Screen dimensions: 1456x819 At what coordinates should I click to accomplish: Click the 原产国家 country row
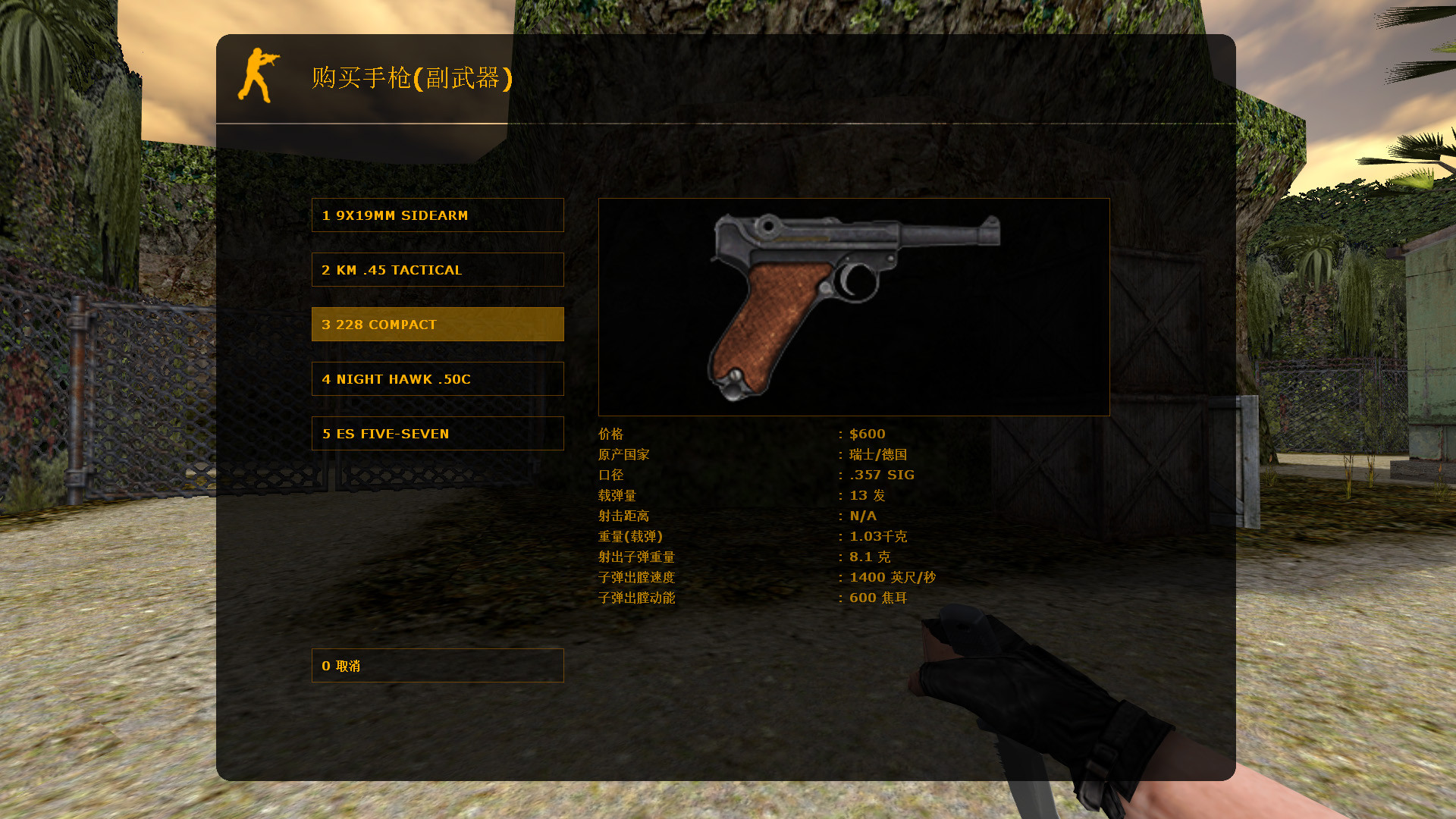click(x=624, y=454)
